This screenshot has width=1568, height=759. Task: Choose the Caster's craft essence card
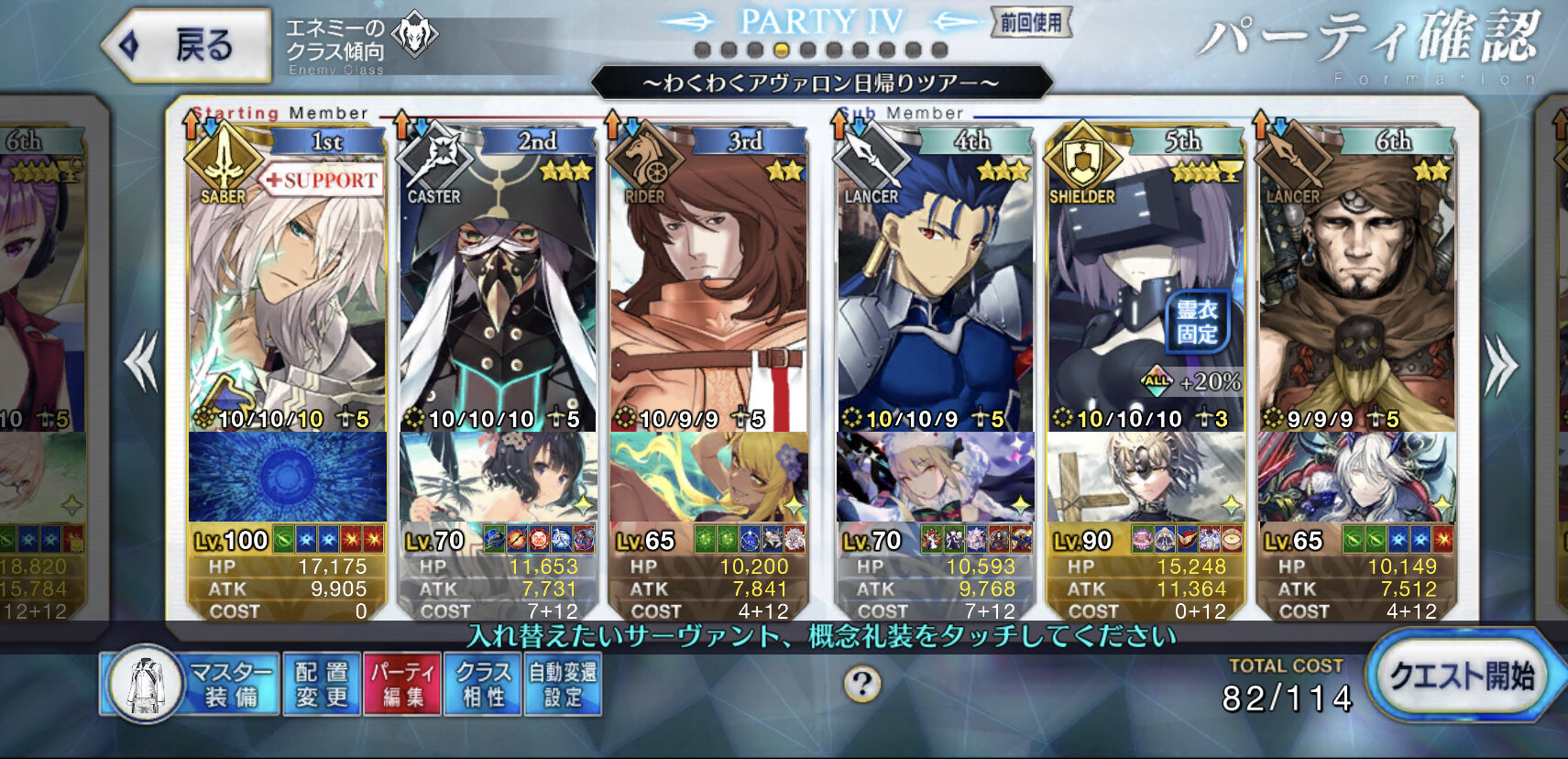tap(498, 477)
